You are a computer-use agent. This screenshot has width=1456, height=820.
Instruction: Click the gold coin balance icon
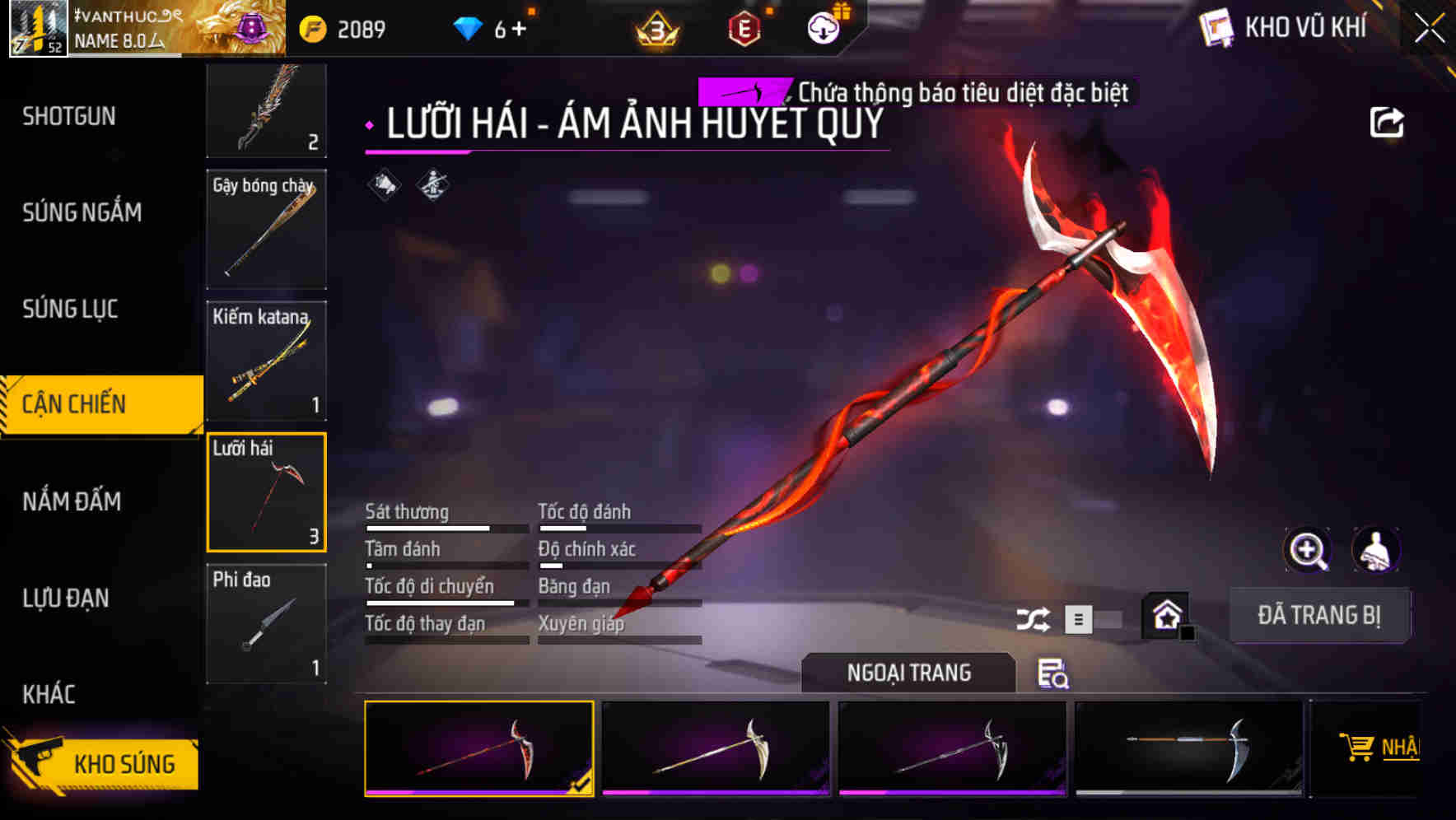tap(311, 26)
